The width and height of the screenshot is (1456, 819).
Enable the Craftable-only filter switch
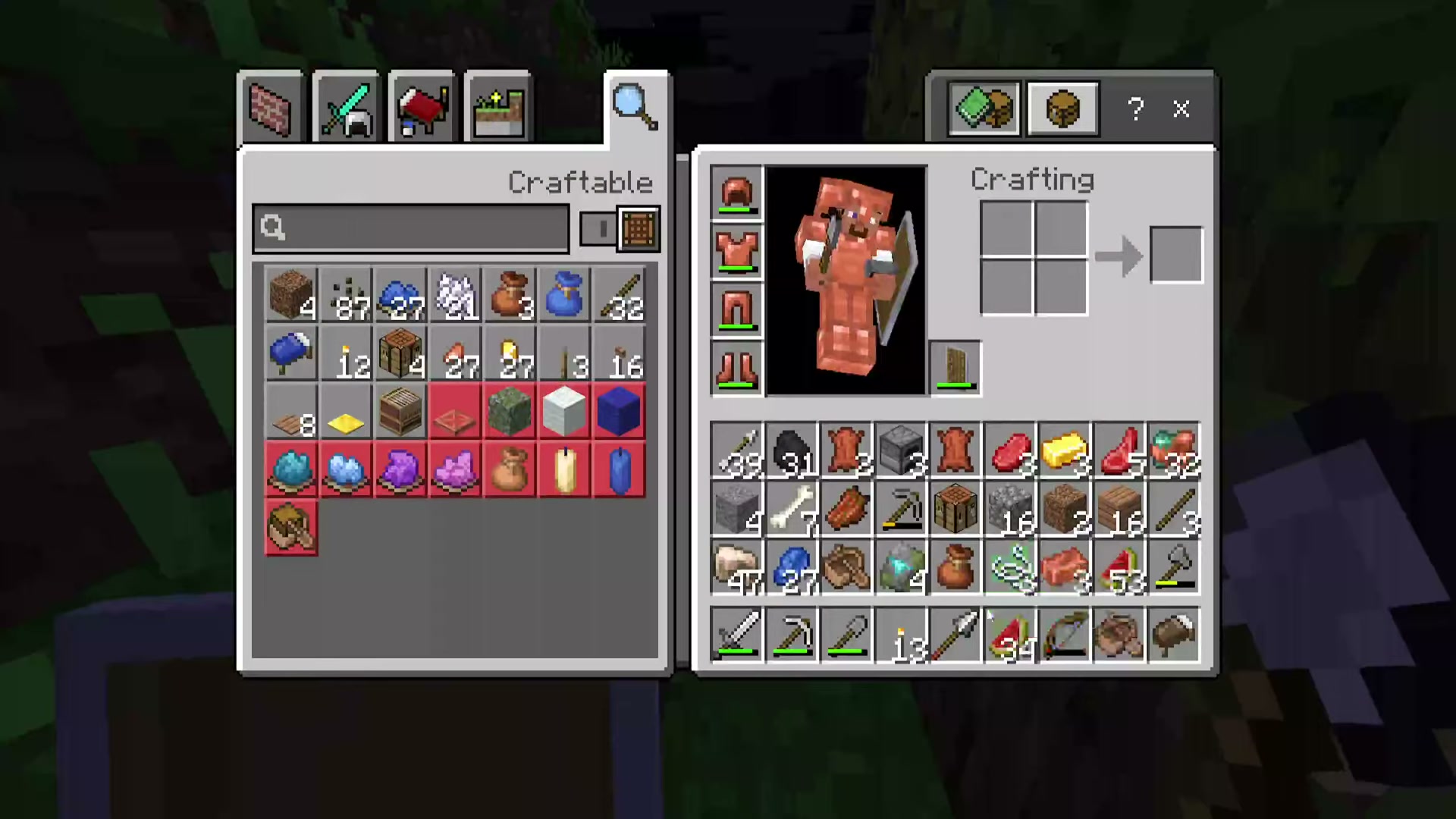(600, 228)
